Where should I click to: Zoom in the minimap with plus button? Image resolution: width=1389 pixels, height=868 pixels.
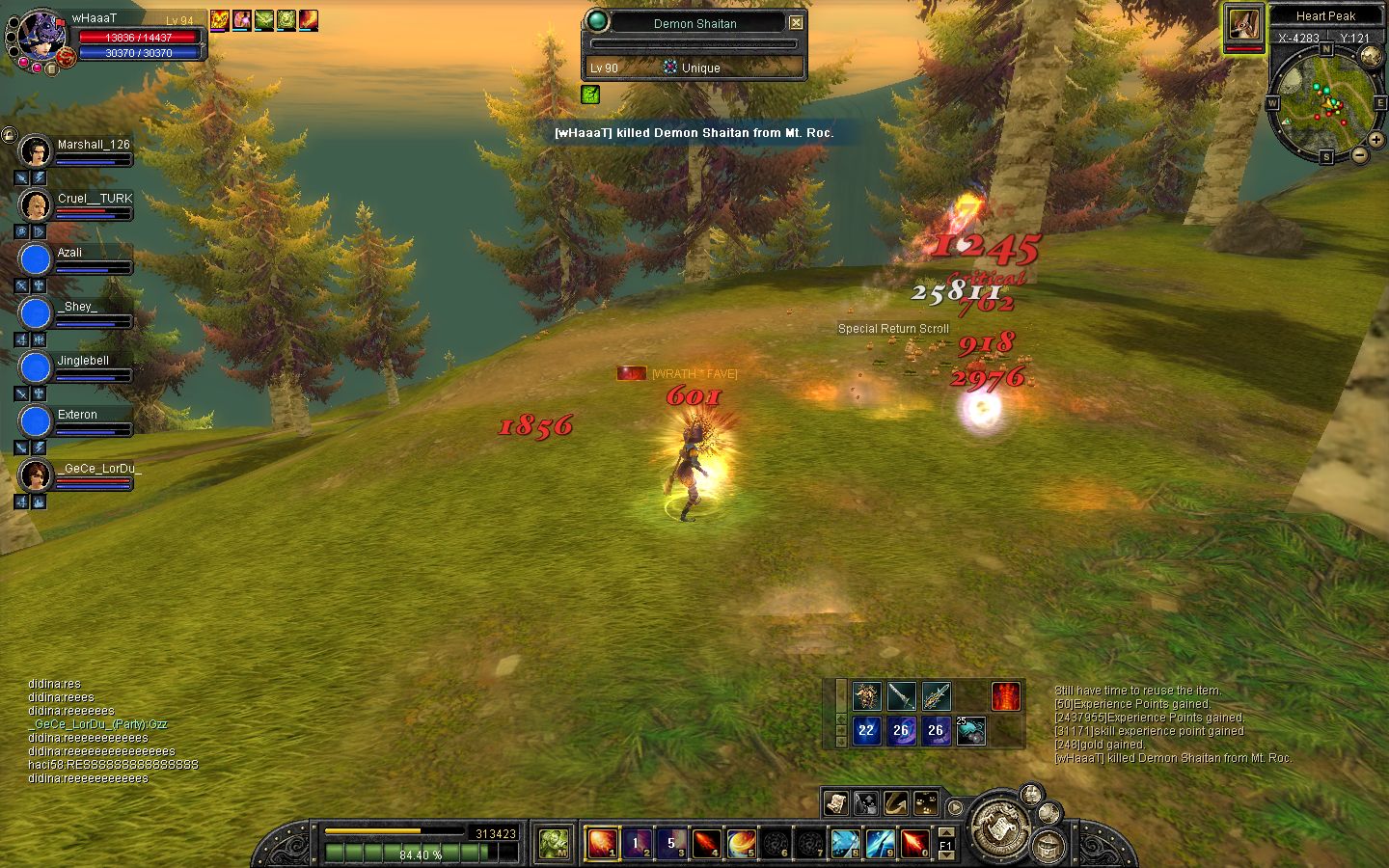tap(1375, 140)
